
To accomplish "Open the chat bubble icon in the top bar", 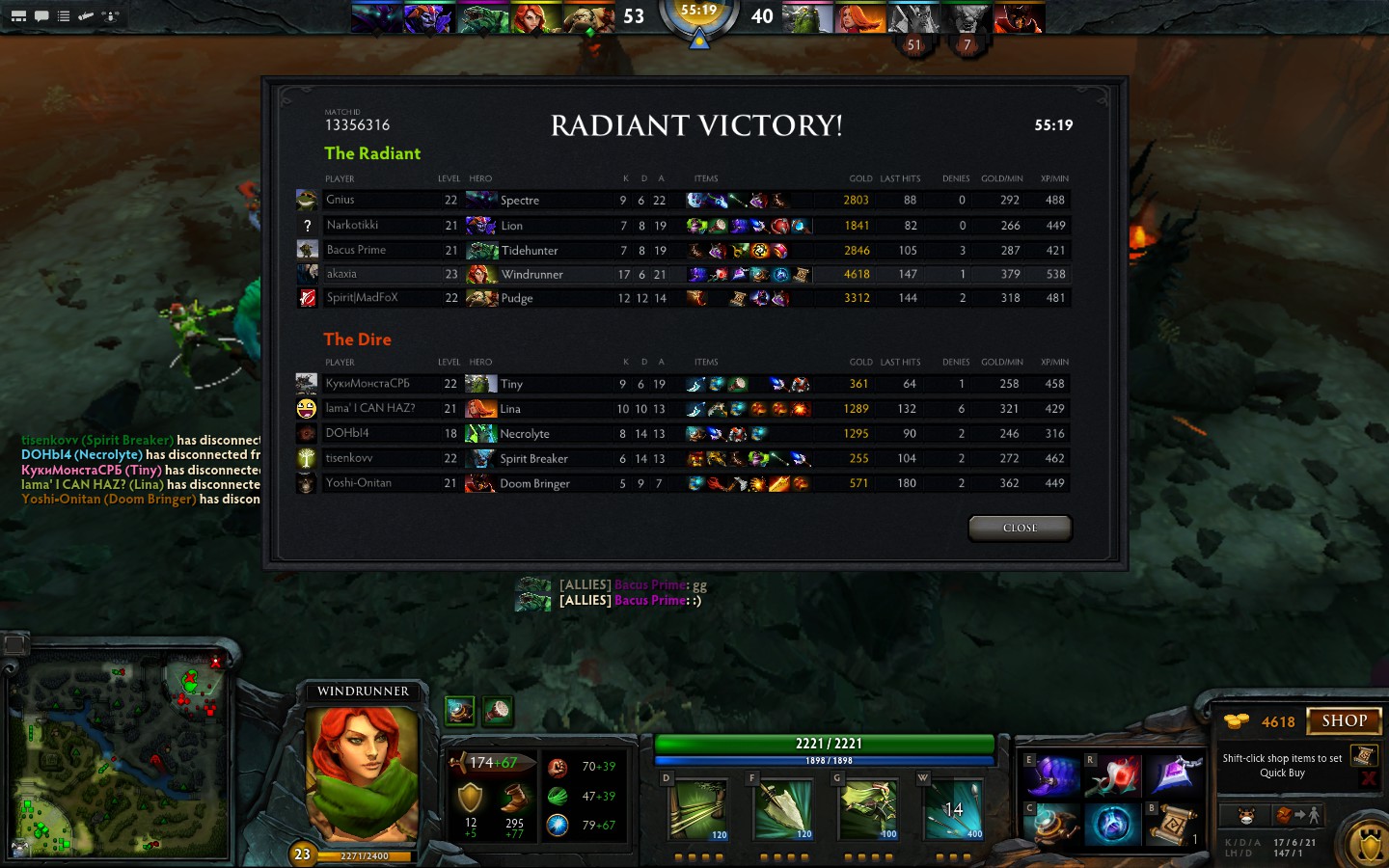I will tap(41, 15).
